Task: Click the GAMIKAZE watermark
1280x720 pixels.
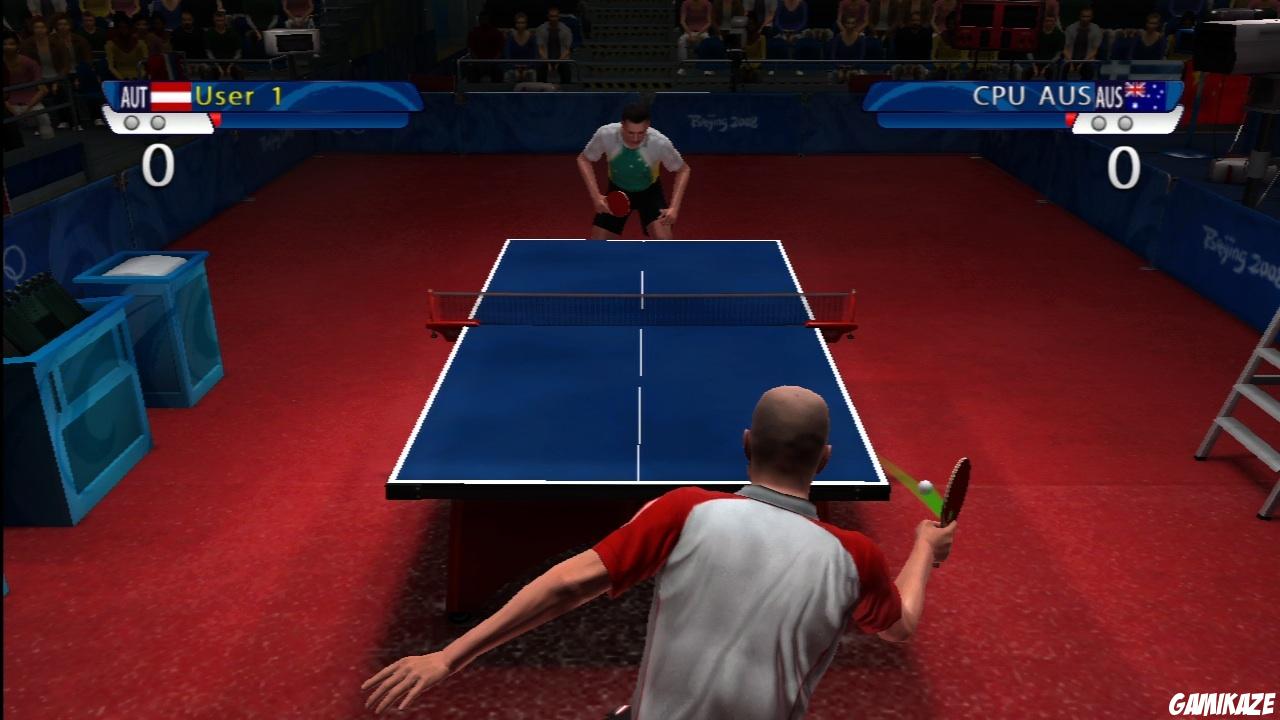Action: coord(1222,701)
